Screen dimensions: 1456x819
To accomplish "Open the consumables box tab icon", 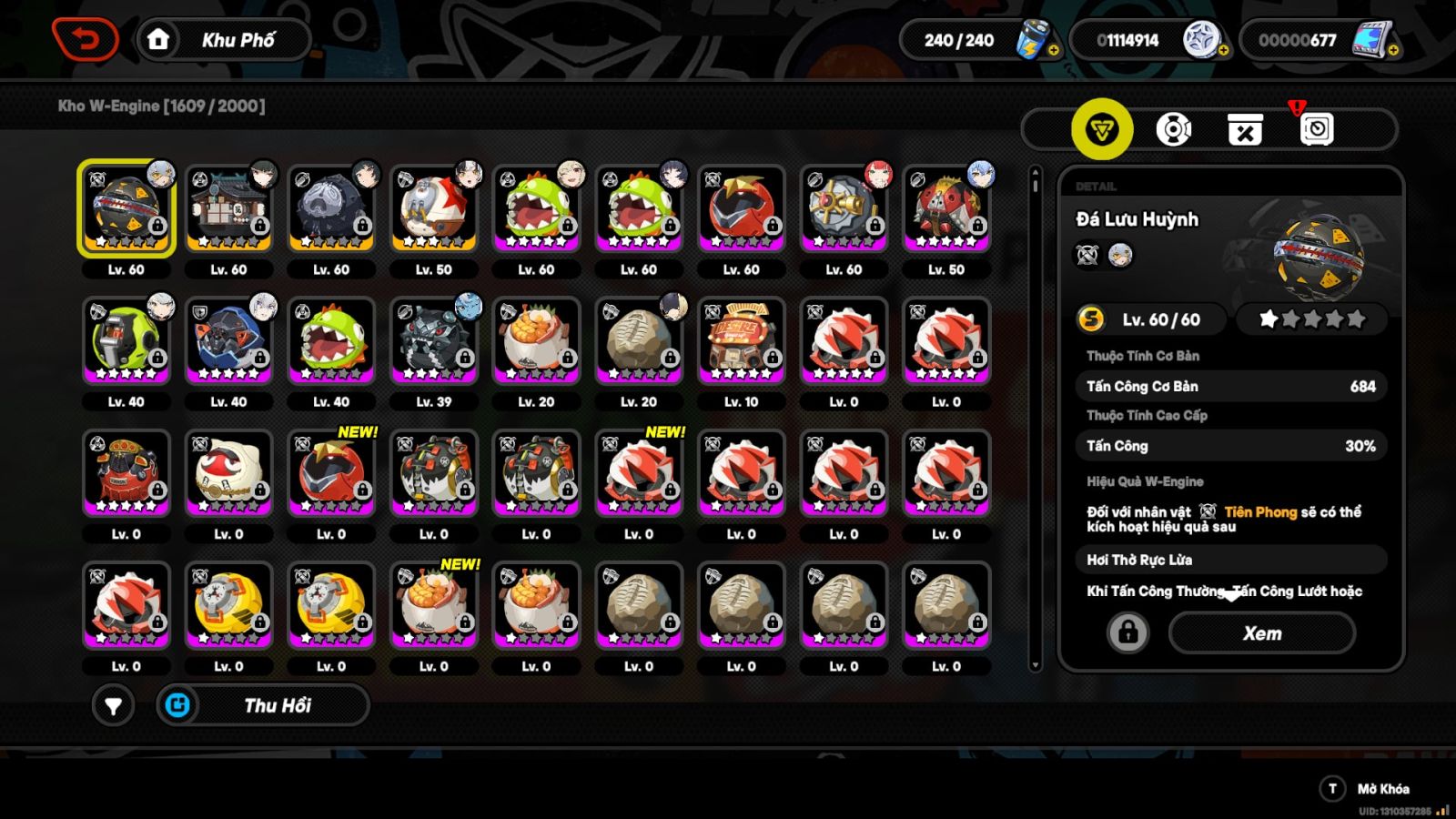I will click(x=1244, y=128).
